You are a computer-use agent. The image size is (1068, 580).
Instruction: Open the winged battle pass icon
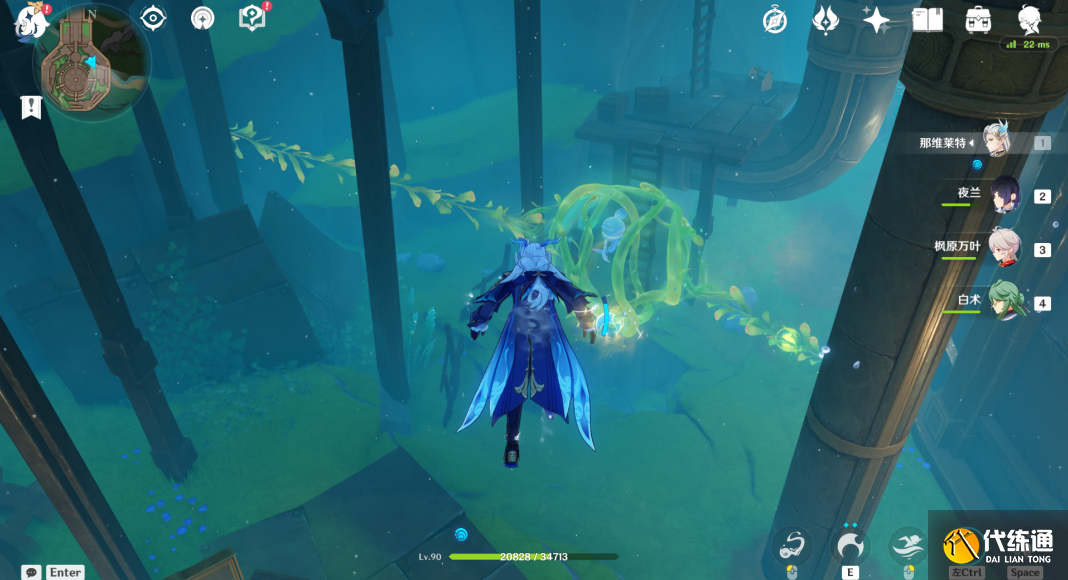pos(826,20)
